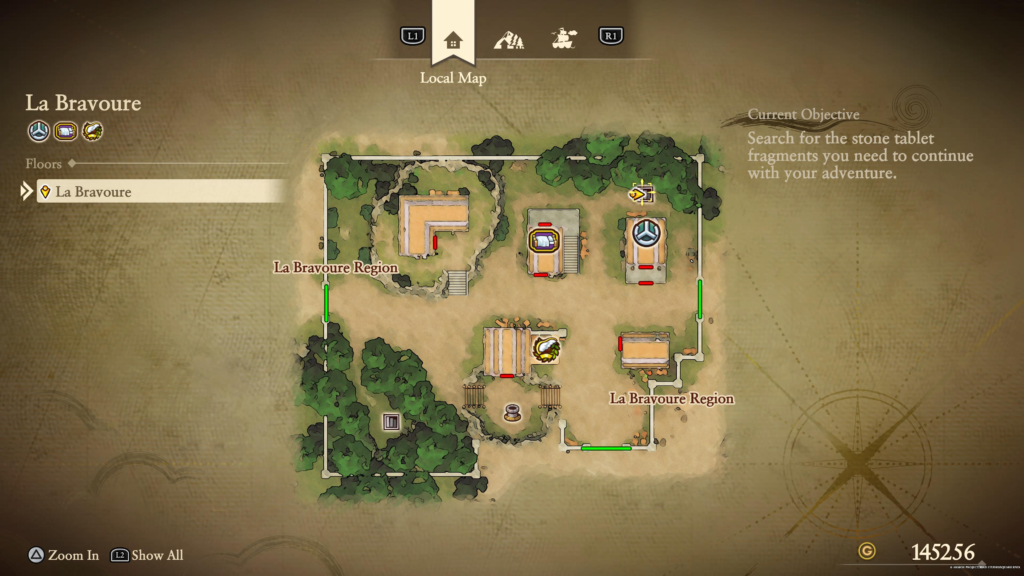Click the inn bed marker on the map
The width and height of the screenshot is (1024, 576).
[x=543, y=241]
